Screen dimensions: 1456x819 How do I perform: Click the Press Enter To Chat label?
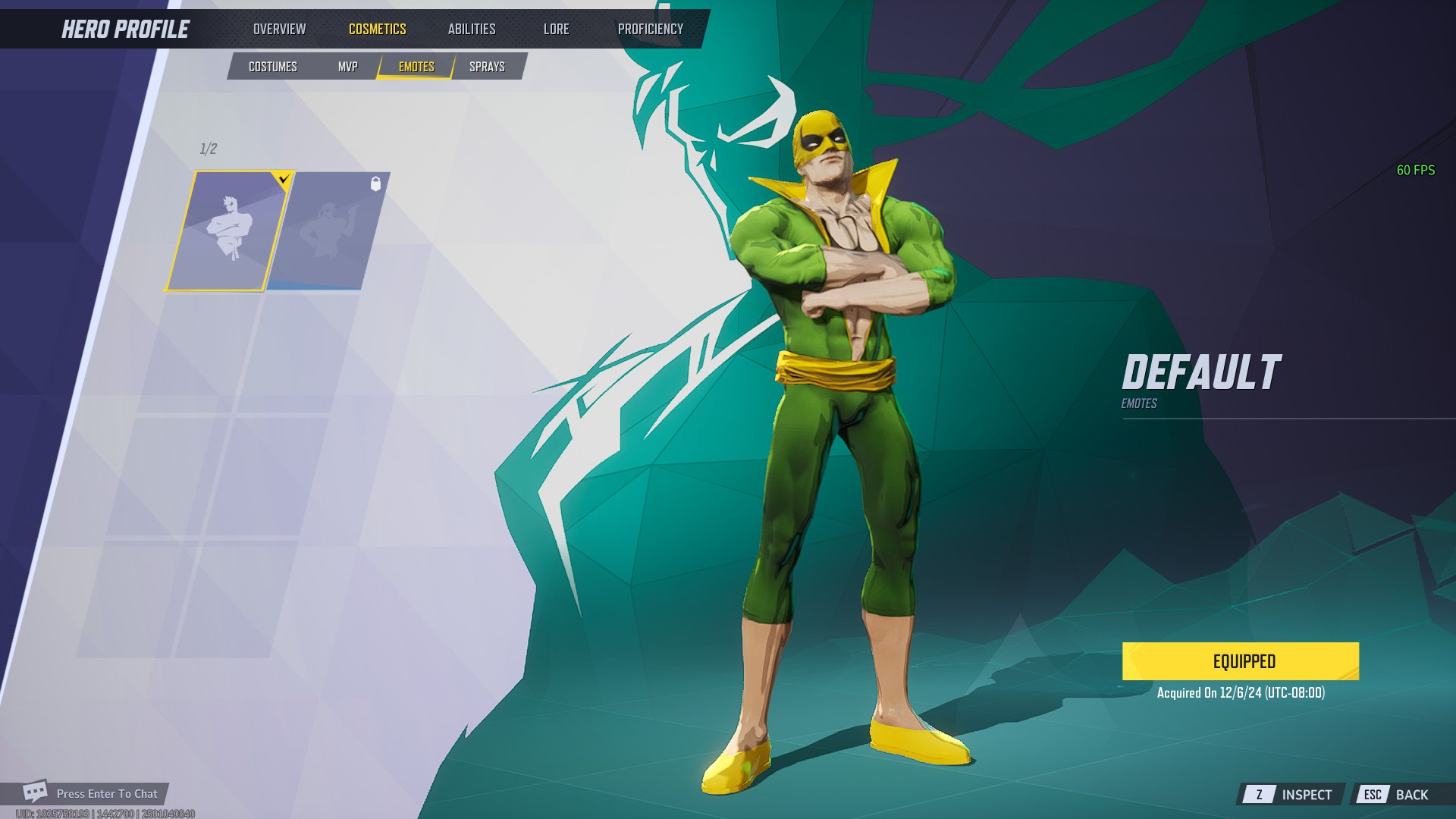point(108,794)
